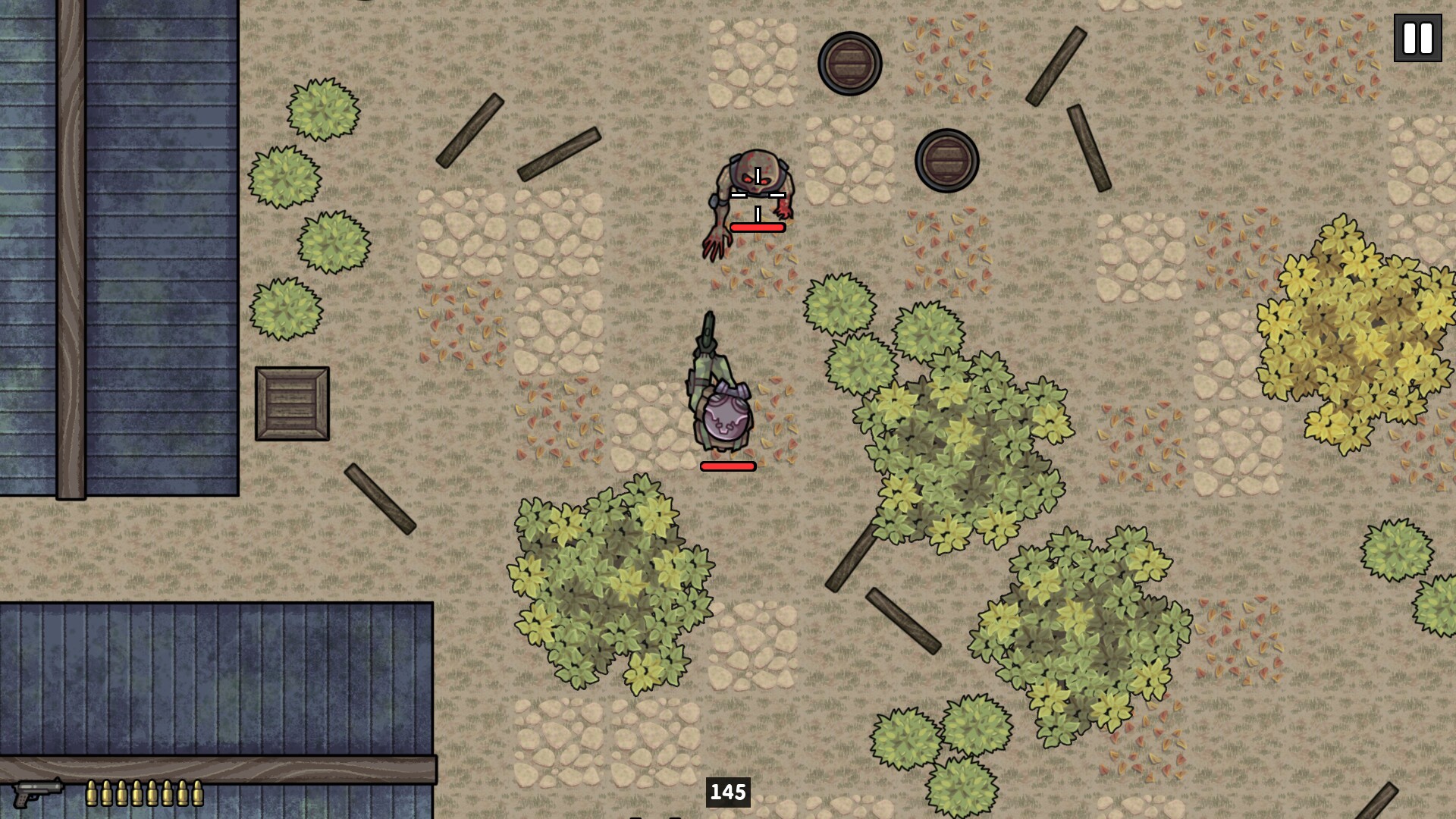Click the wooden crate near the building
The height and width of the screenshot is (819, 1456).
point(293,404)
